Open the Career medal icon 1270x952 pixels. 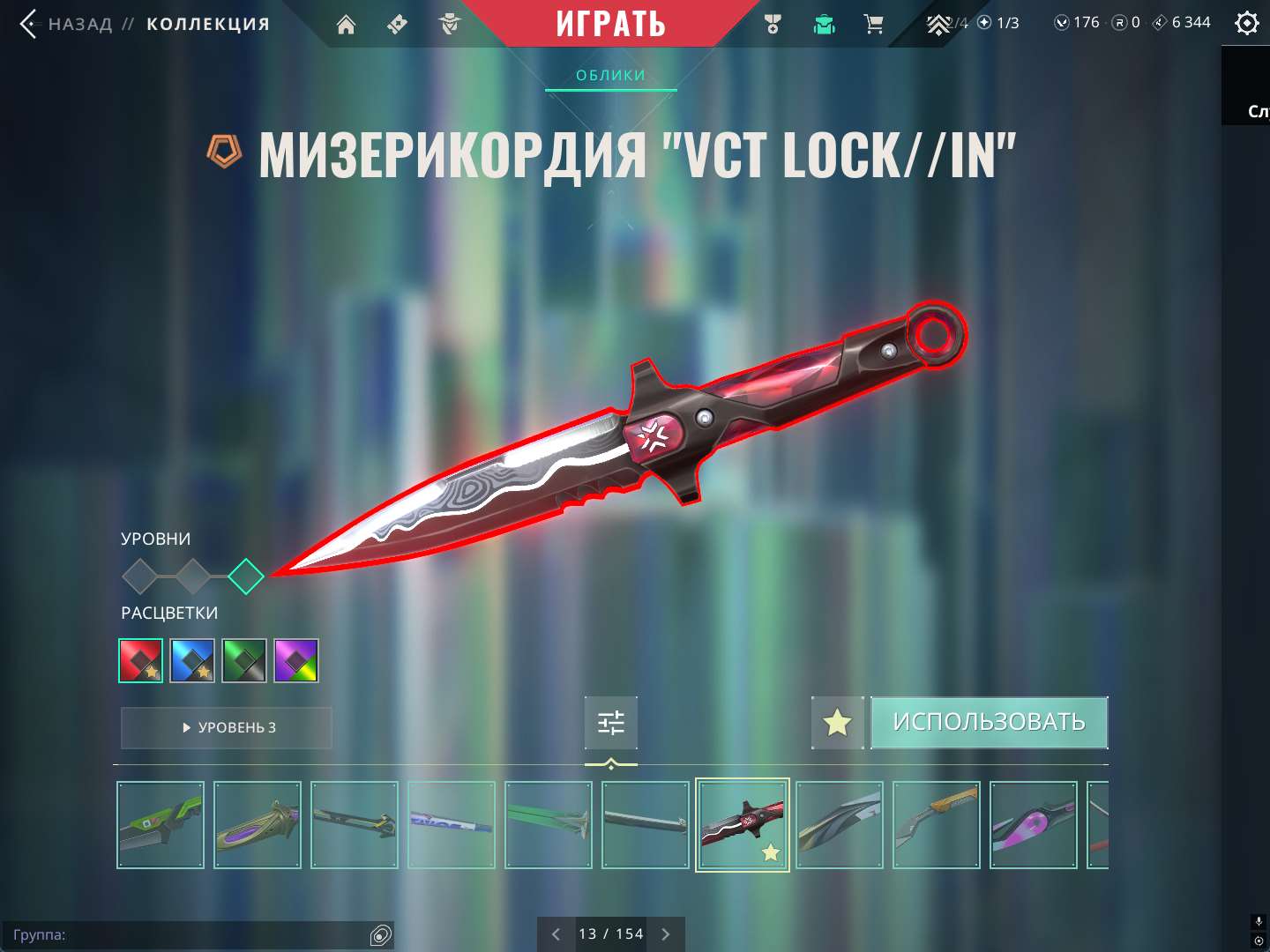click(772, 25)
